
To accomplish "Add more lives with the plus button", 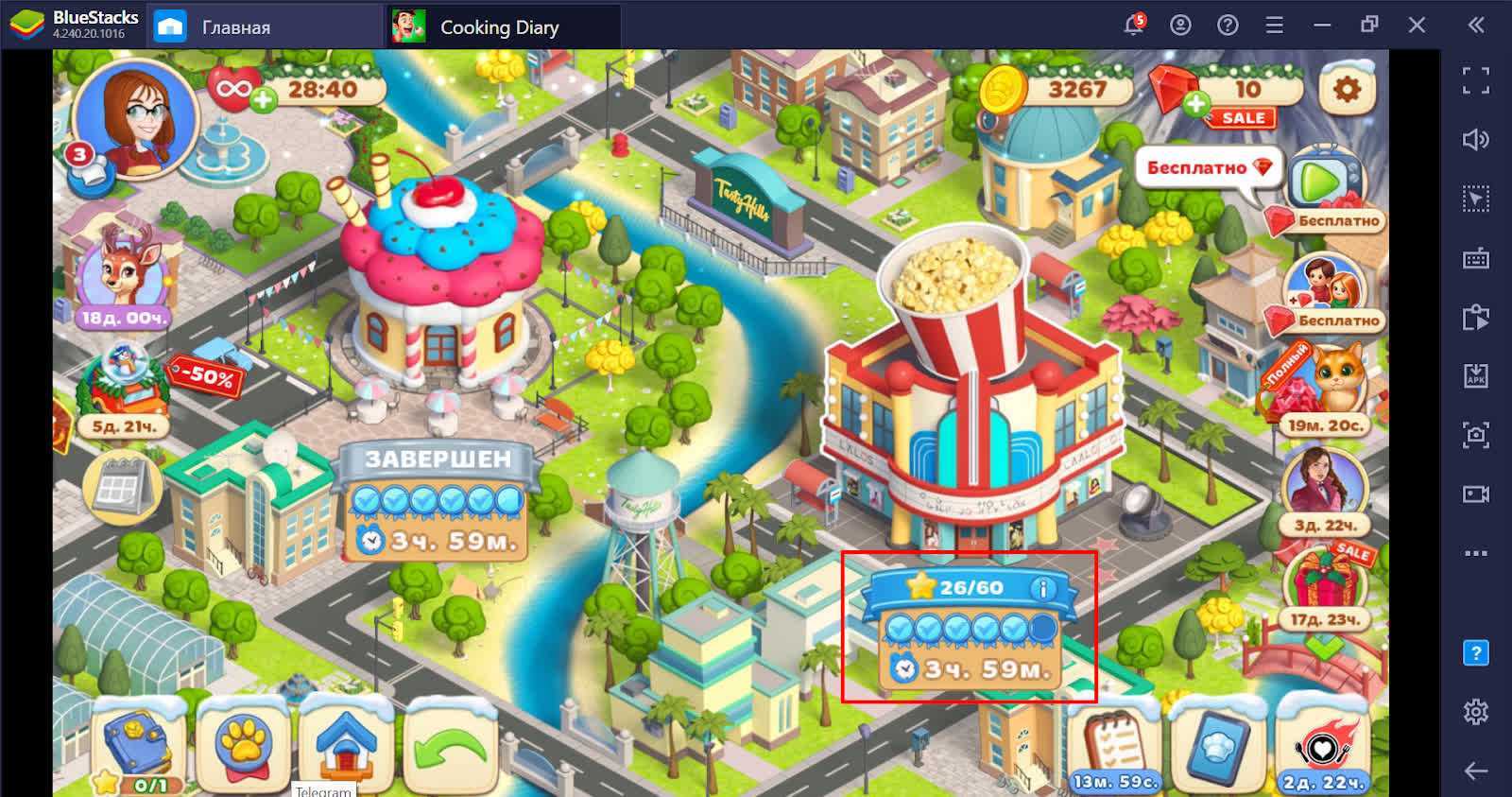I will pos(262,97).
